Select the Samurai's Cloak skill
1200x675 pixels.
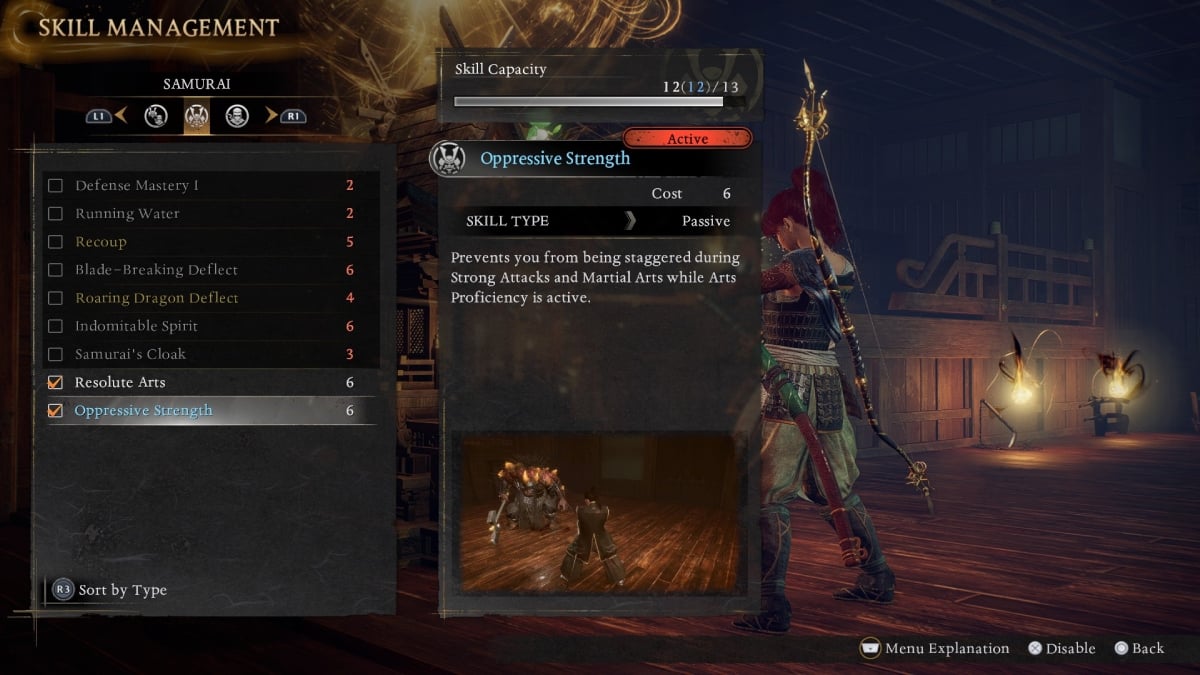[130, 354]
